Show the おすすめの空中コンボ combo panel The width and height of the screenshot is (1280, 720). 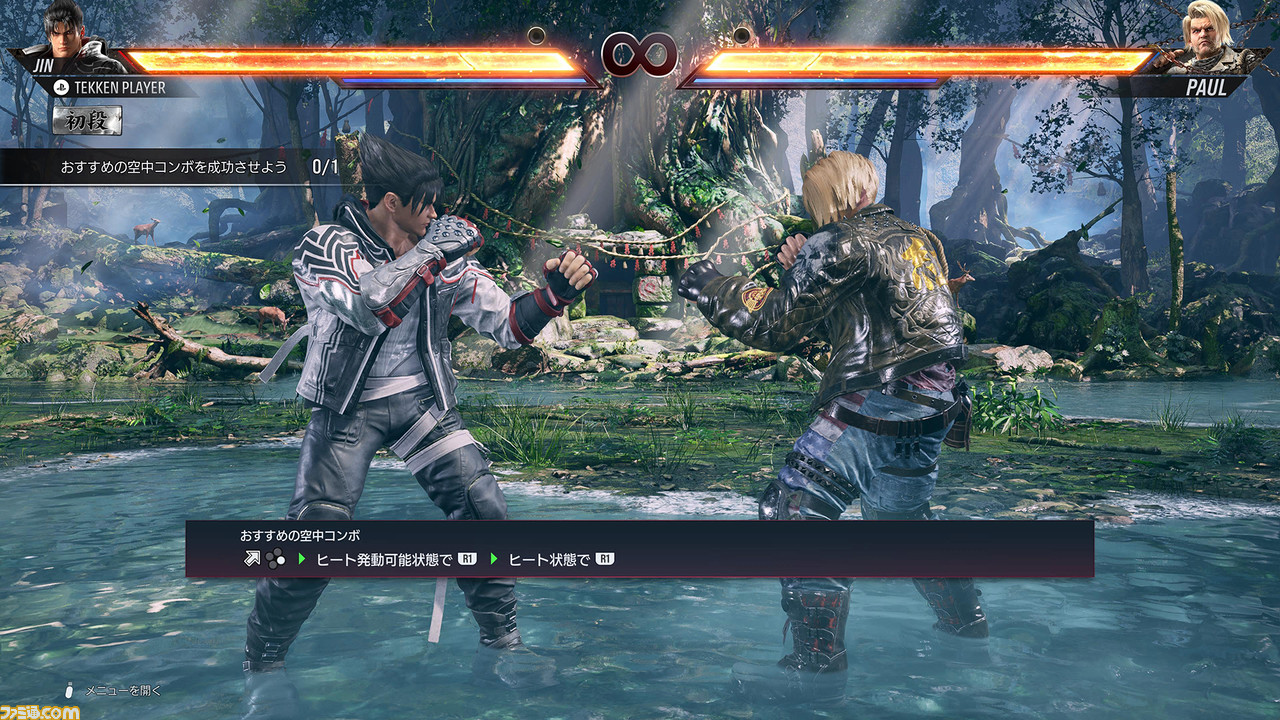[639, 549]
